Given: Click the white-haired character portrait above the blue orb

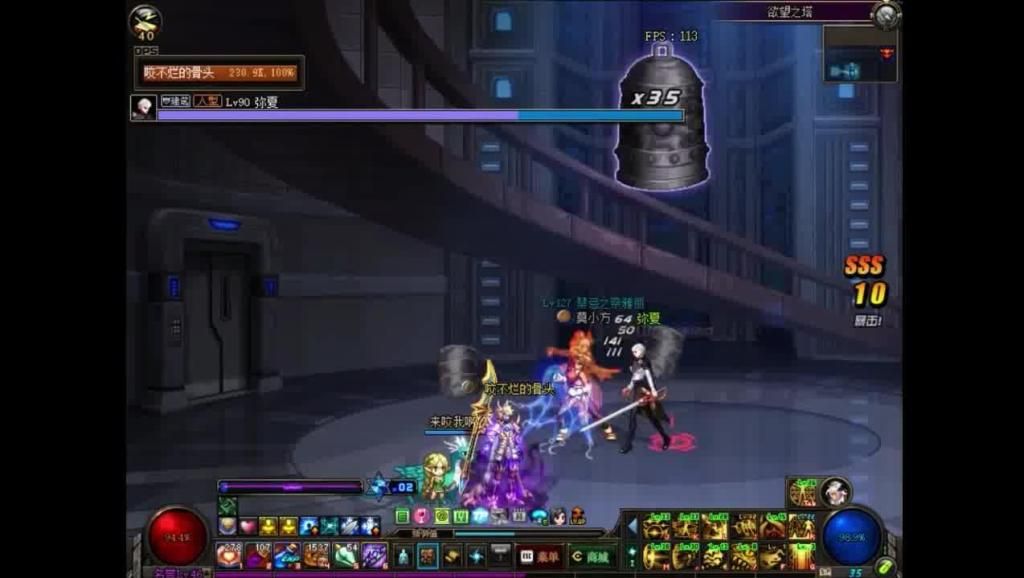Looking at the screenshot, I should tap(835, 491).
